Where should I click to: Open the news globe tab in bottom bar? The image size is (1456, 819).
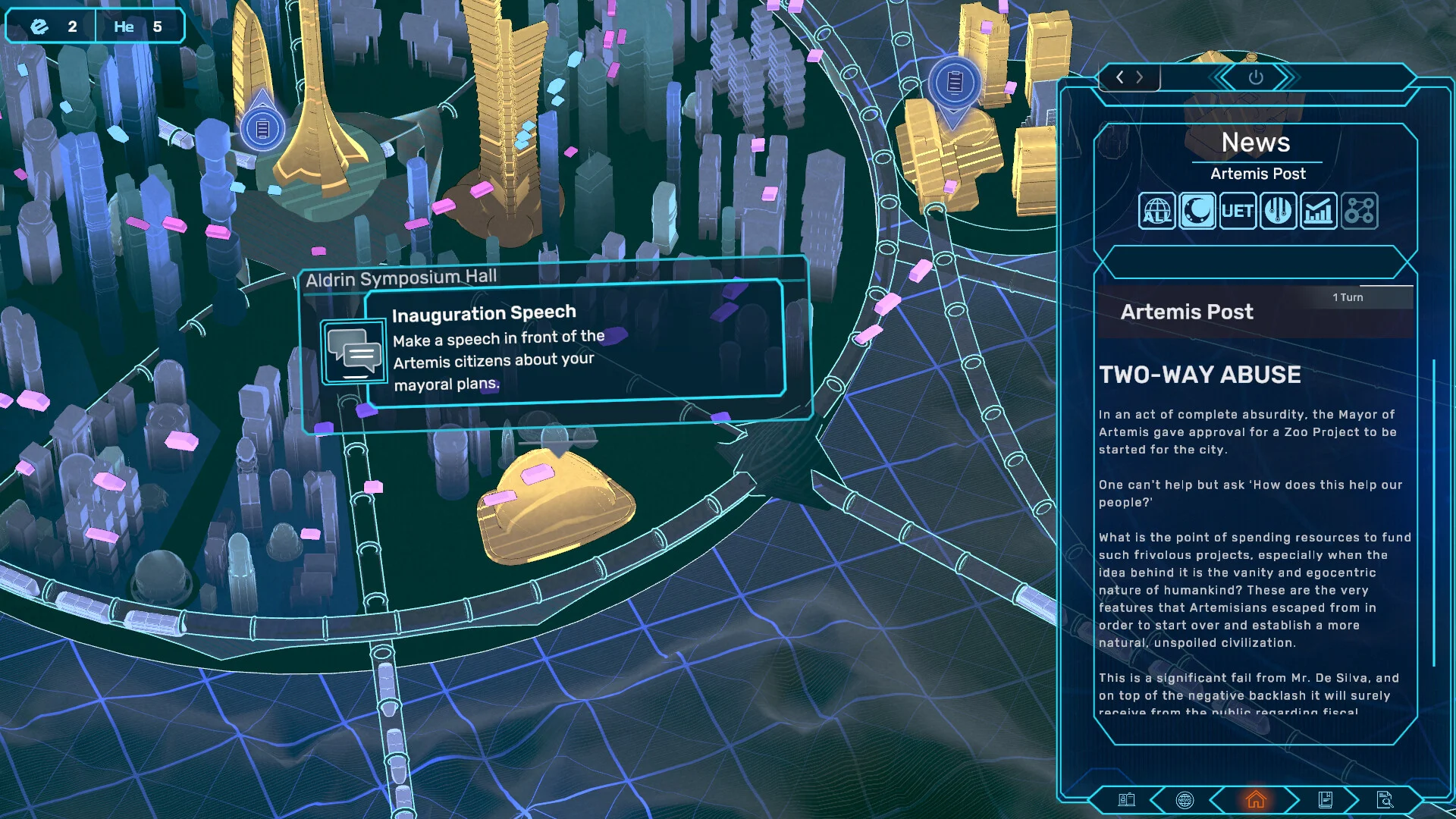(1185, 799)
